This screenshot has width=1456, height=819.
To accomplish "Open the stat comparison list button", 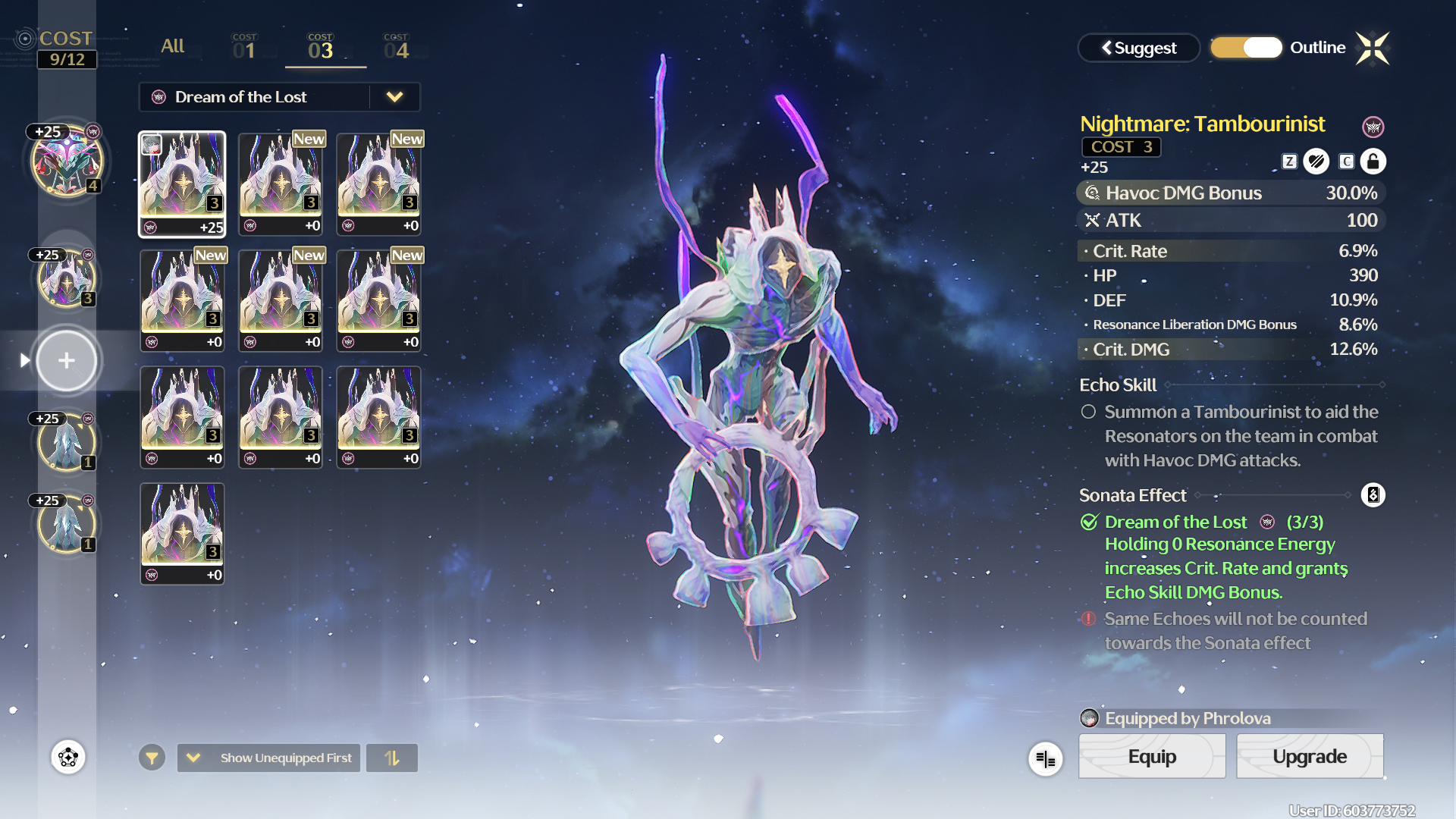I will 1045,758.
